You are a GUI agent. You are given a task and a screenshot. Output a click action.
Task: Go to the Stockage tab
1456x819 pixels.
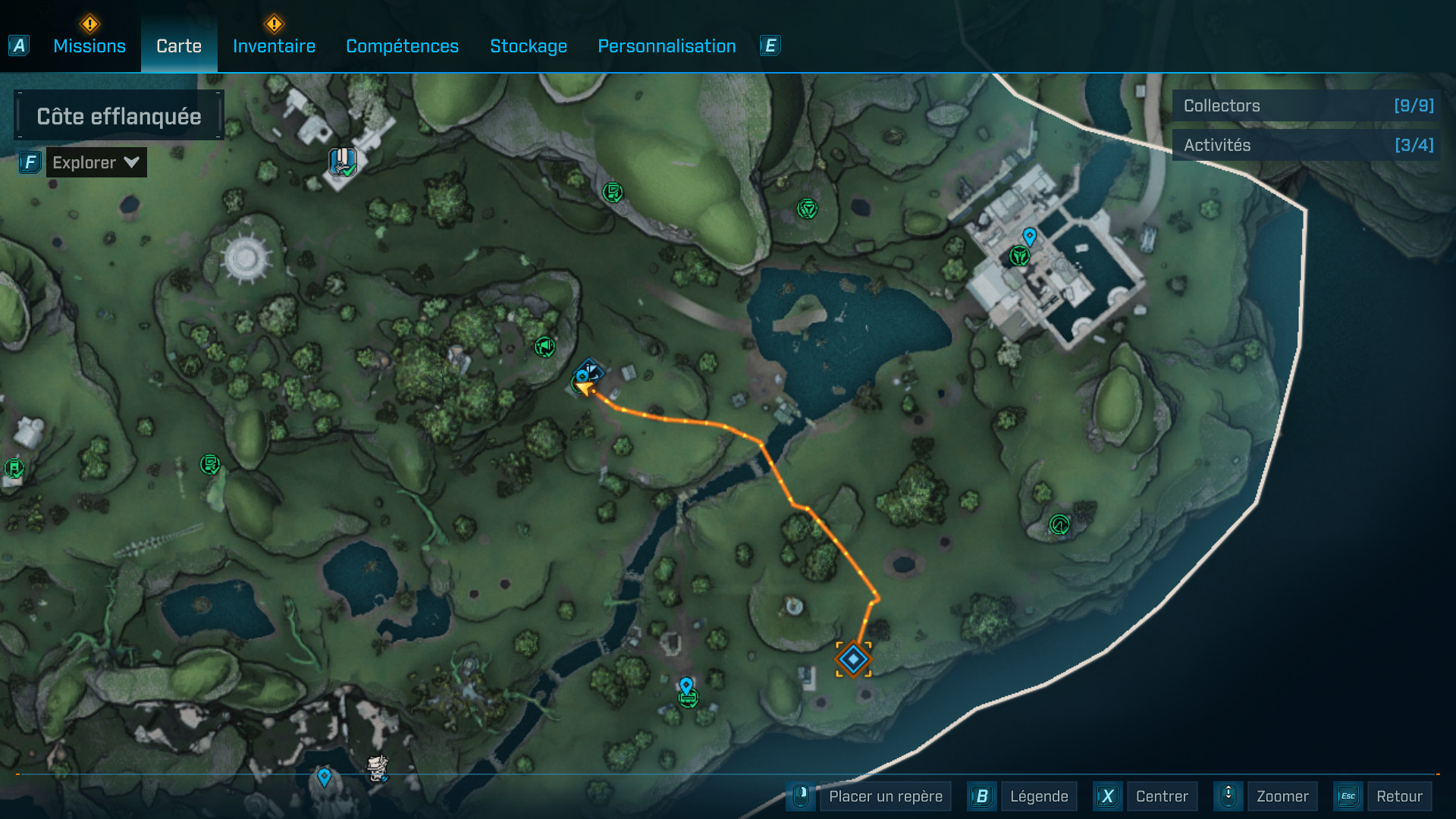529,46
